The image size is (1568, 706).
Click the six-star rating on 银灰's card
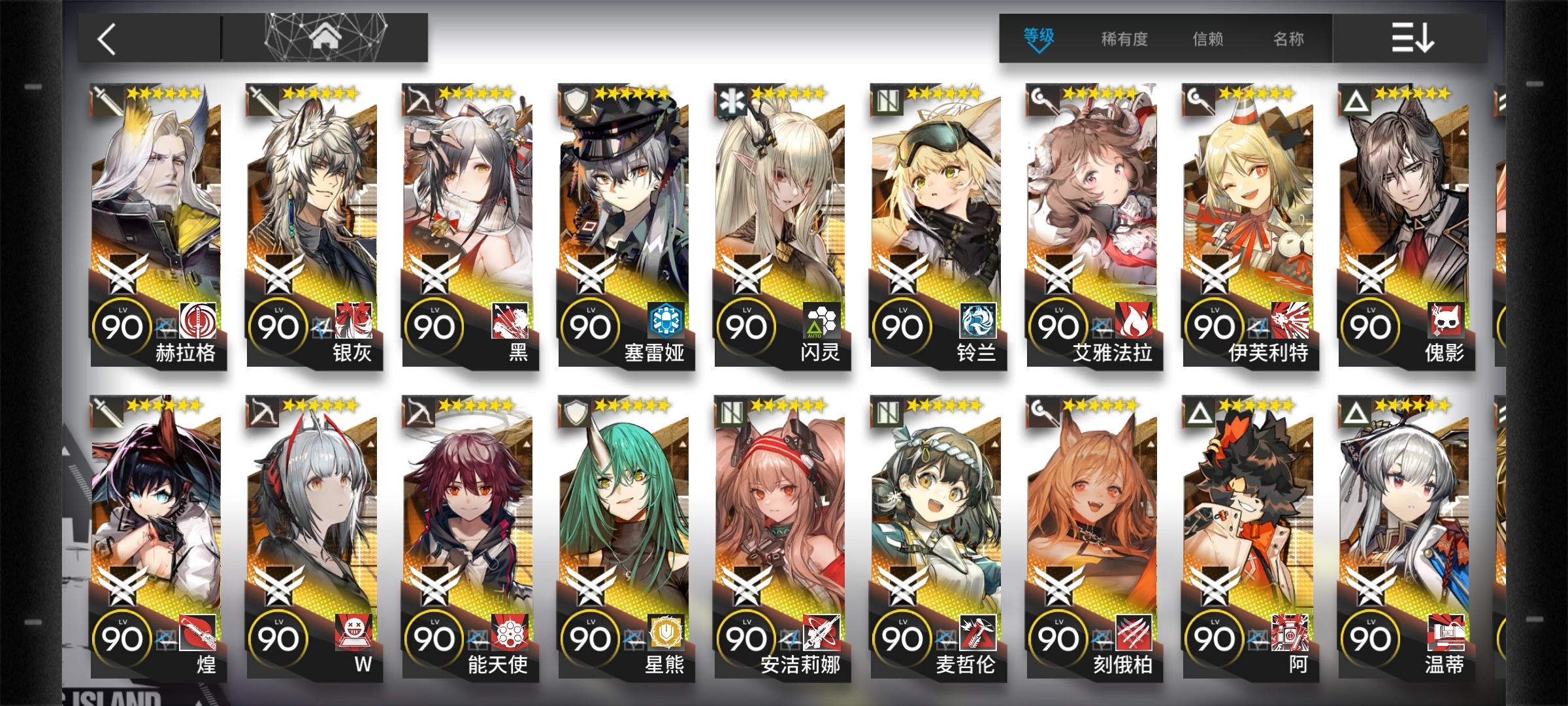320,94
